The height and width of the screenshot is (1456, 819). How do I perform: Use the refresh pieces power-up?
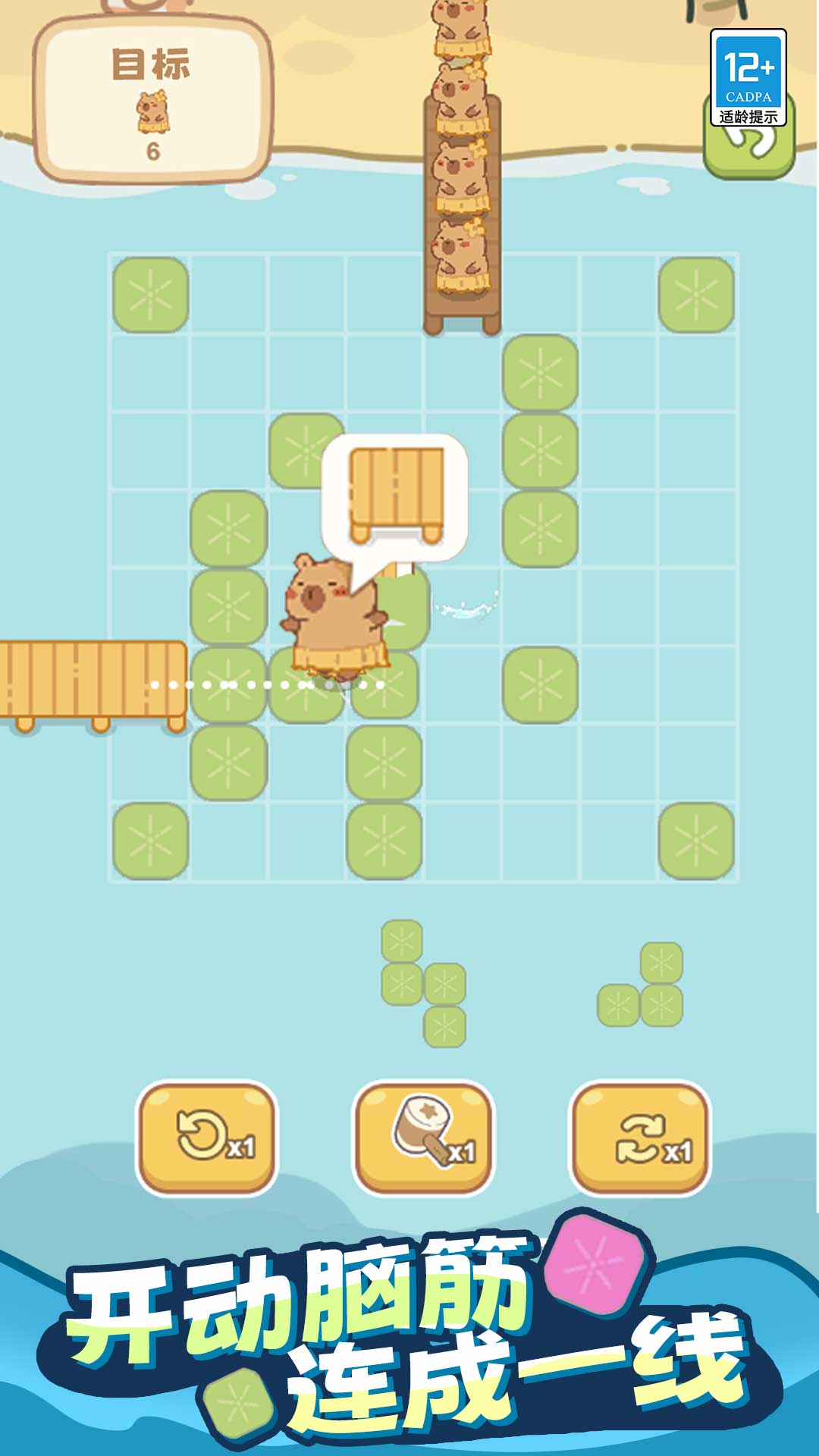point(640,1137)
